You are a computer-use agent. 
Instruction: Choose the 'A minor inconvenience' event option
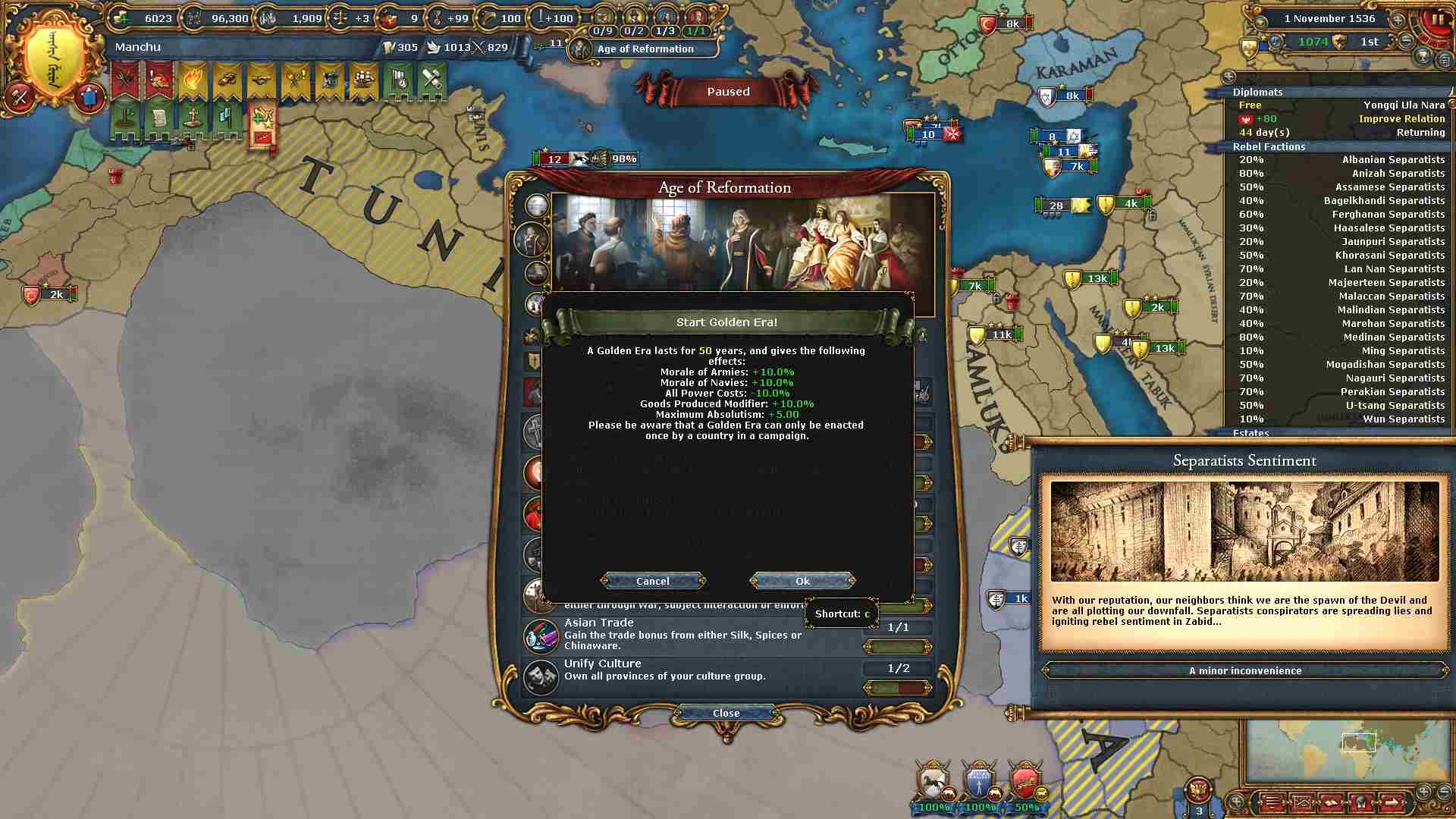(1244, 670)
